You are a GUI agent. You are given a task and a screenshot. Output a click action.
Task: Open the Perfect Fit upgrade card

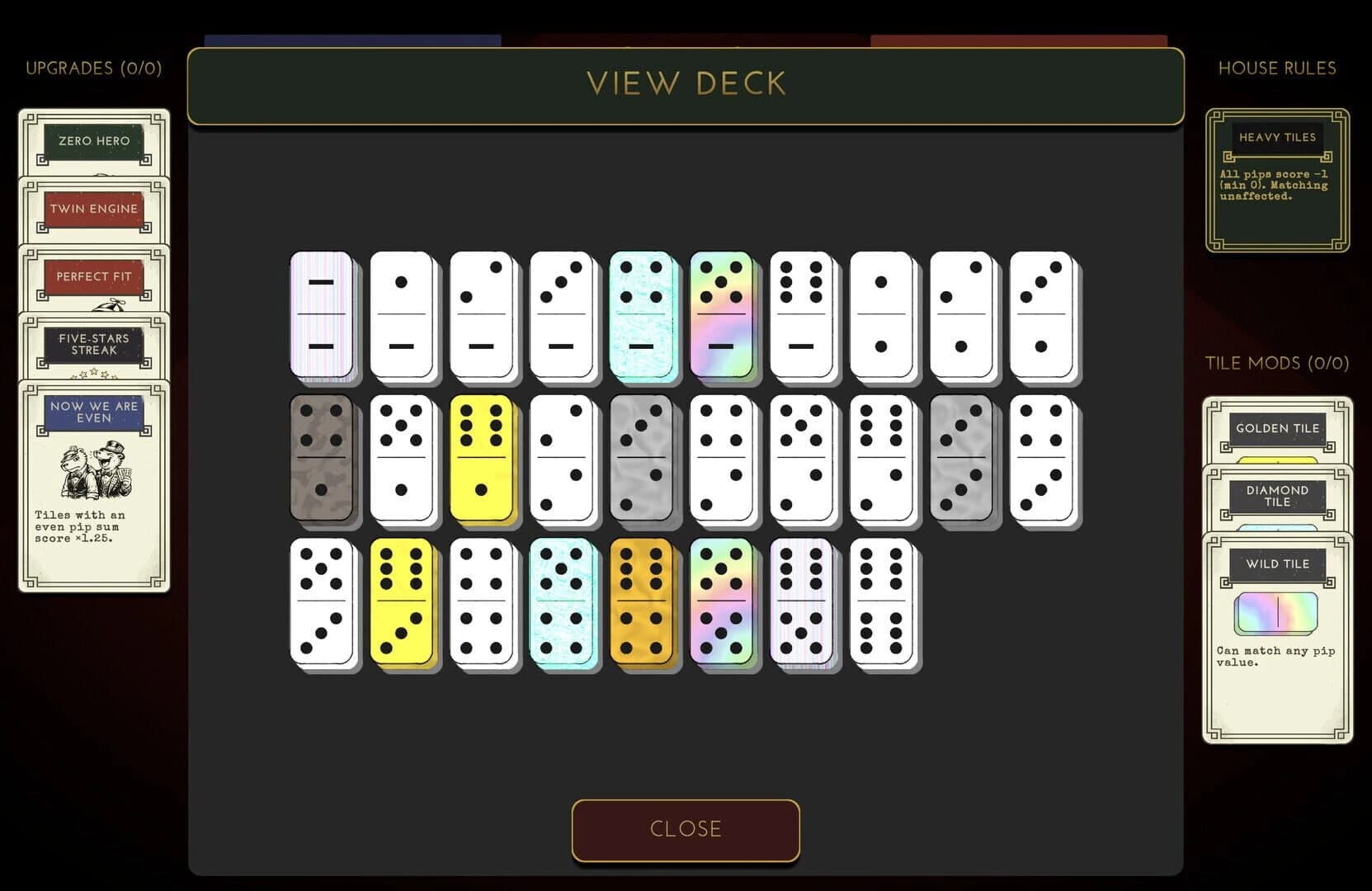[x=93, y=276]
